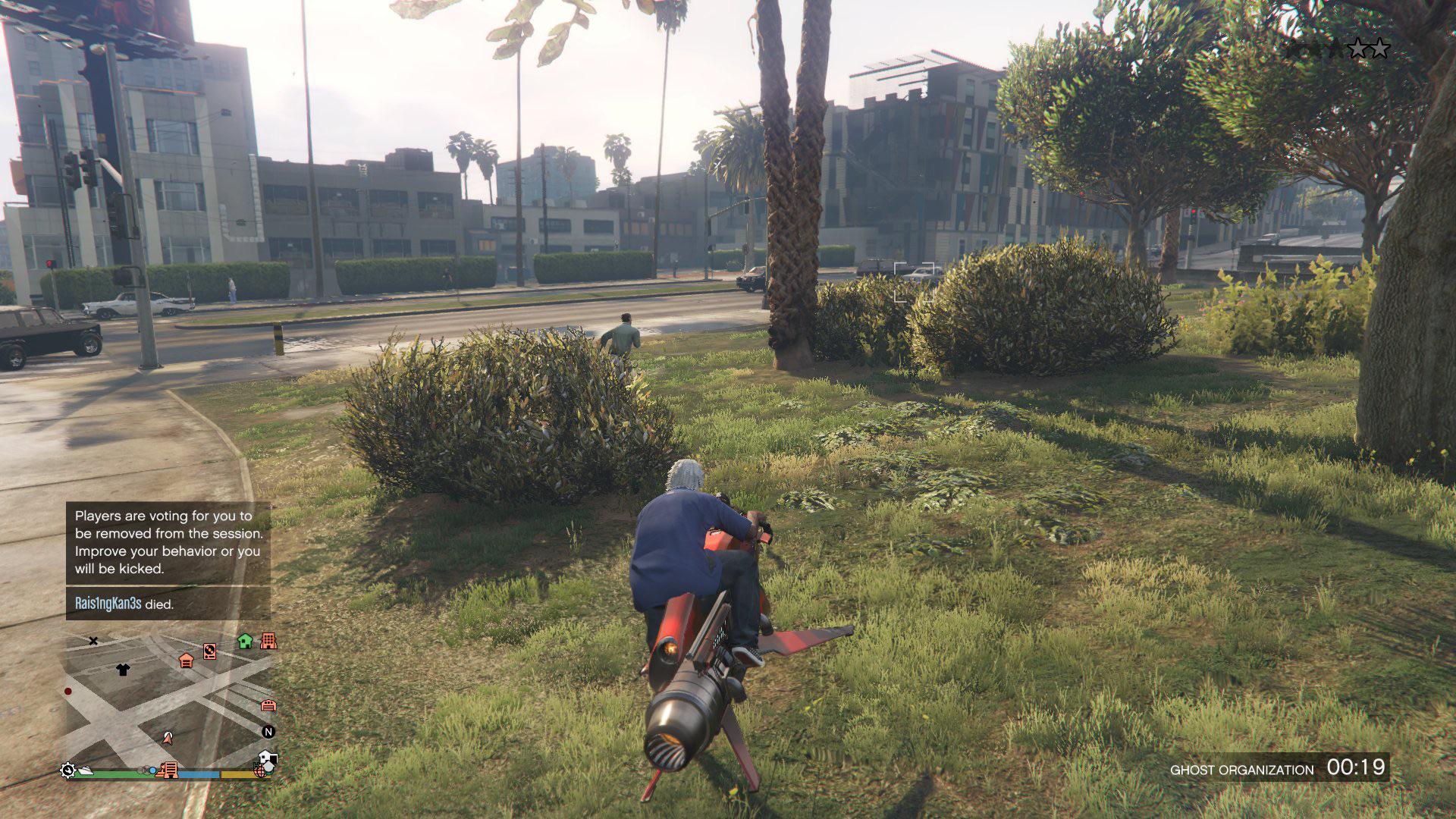
Task: Click the record store blip on the minimap
Action: pyautogui.click(x=210, y=651)
